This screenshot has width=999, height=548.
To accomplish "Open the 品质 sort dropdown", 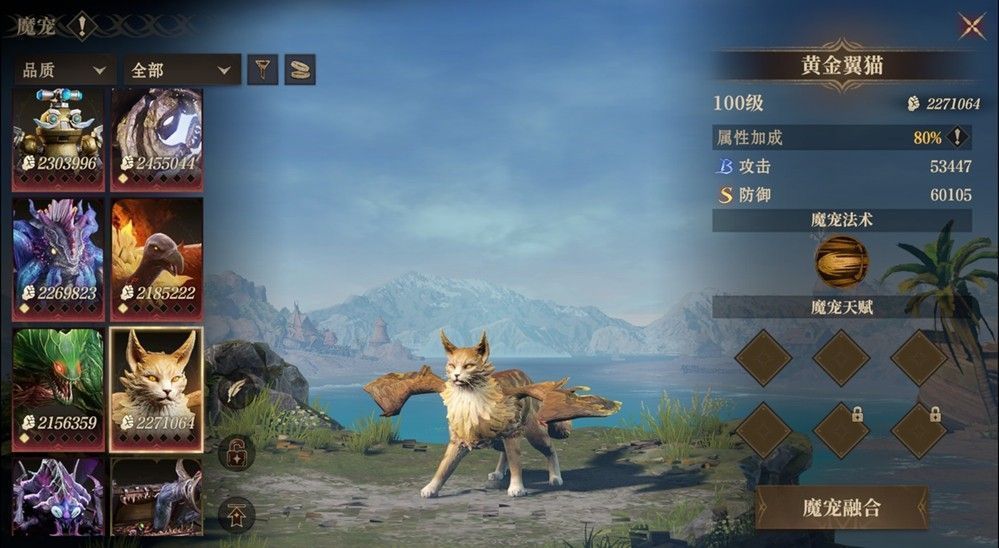I will pyautogui.click(x=63, y=70).
